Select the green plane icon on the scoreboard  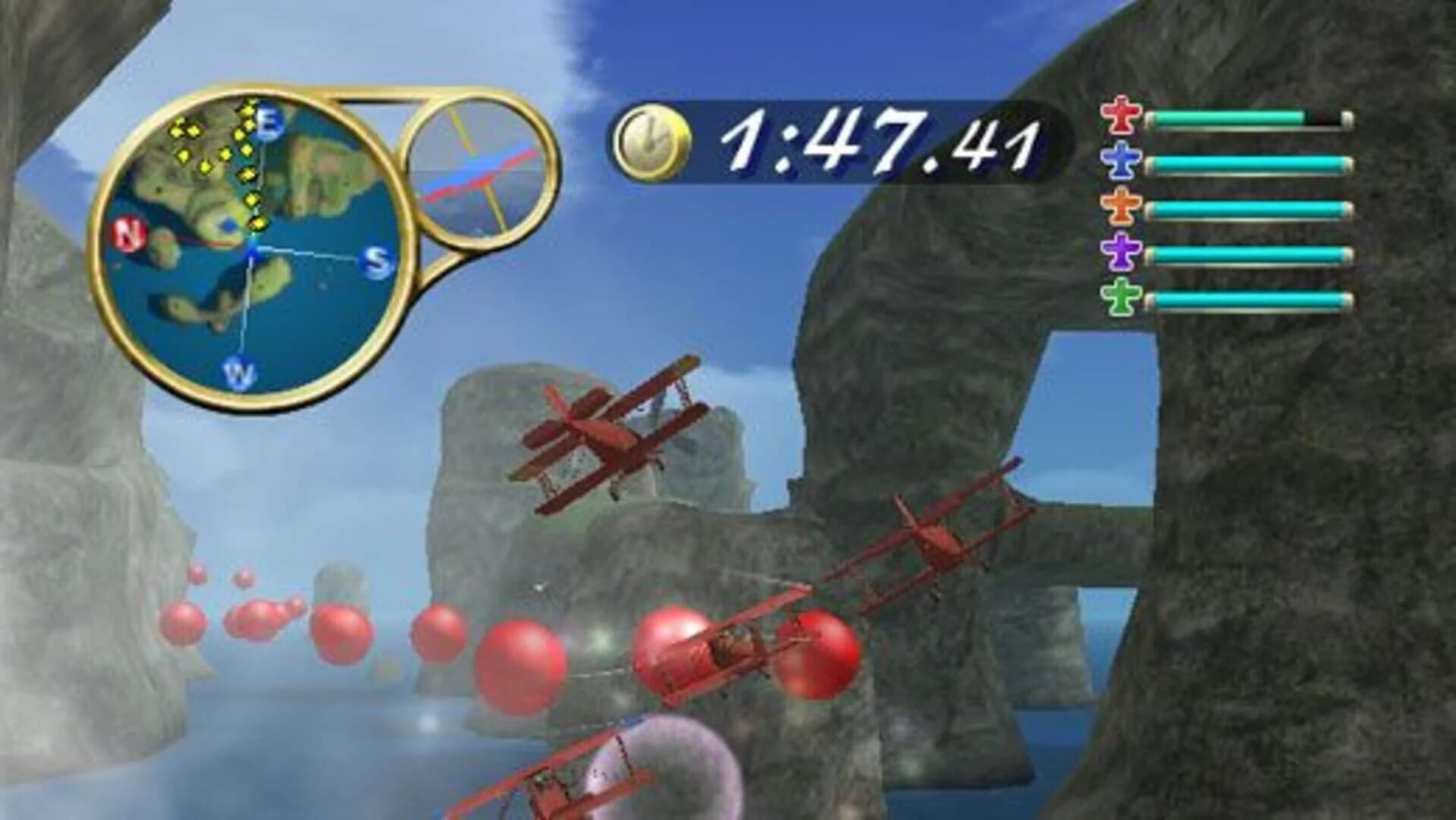[1122, 296]
